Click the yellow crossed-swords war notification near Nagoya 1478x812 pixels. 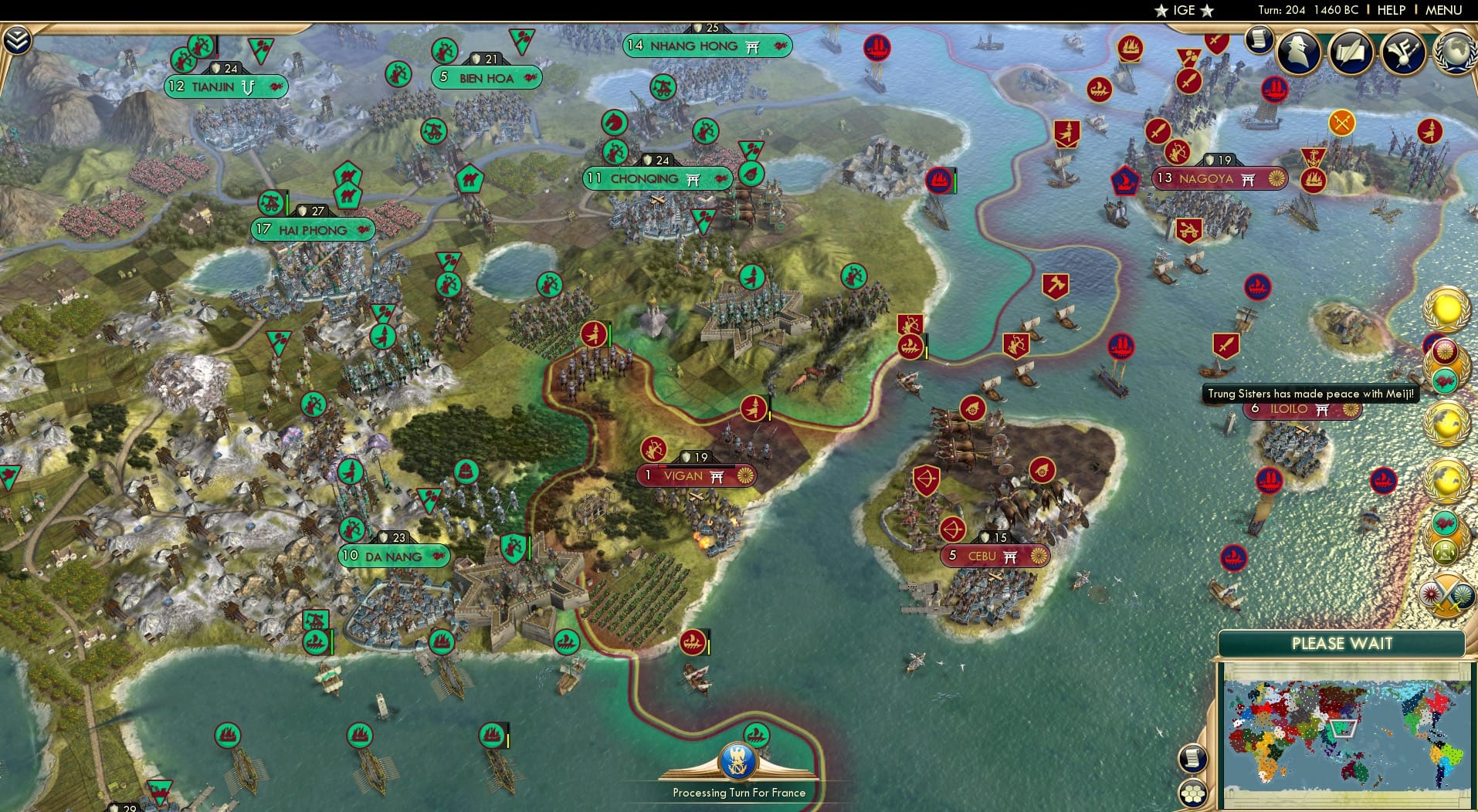1342,122
